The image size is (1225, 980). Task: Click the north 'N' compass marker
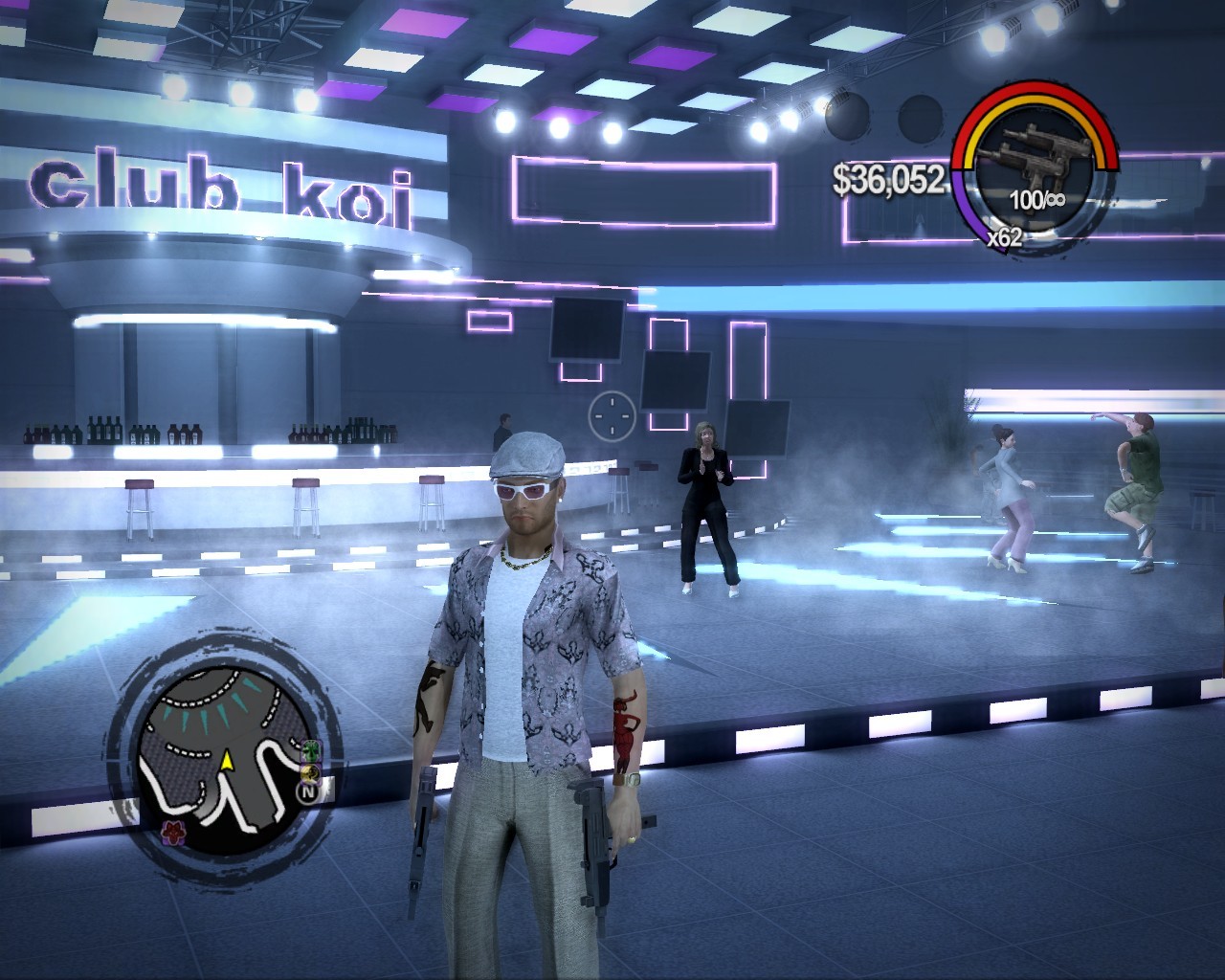click(308, 791)
